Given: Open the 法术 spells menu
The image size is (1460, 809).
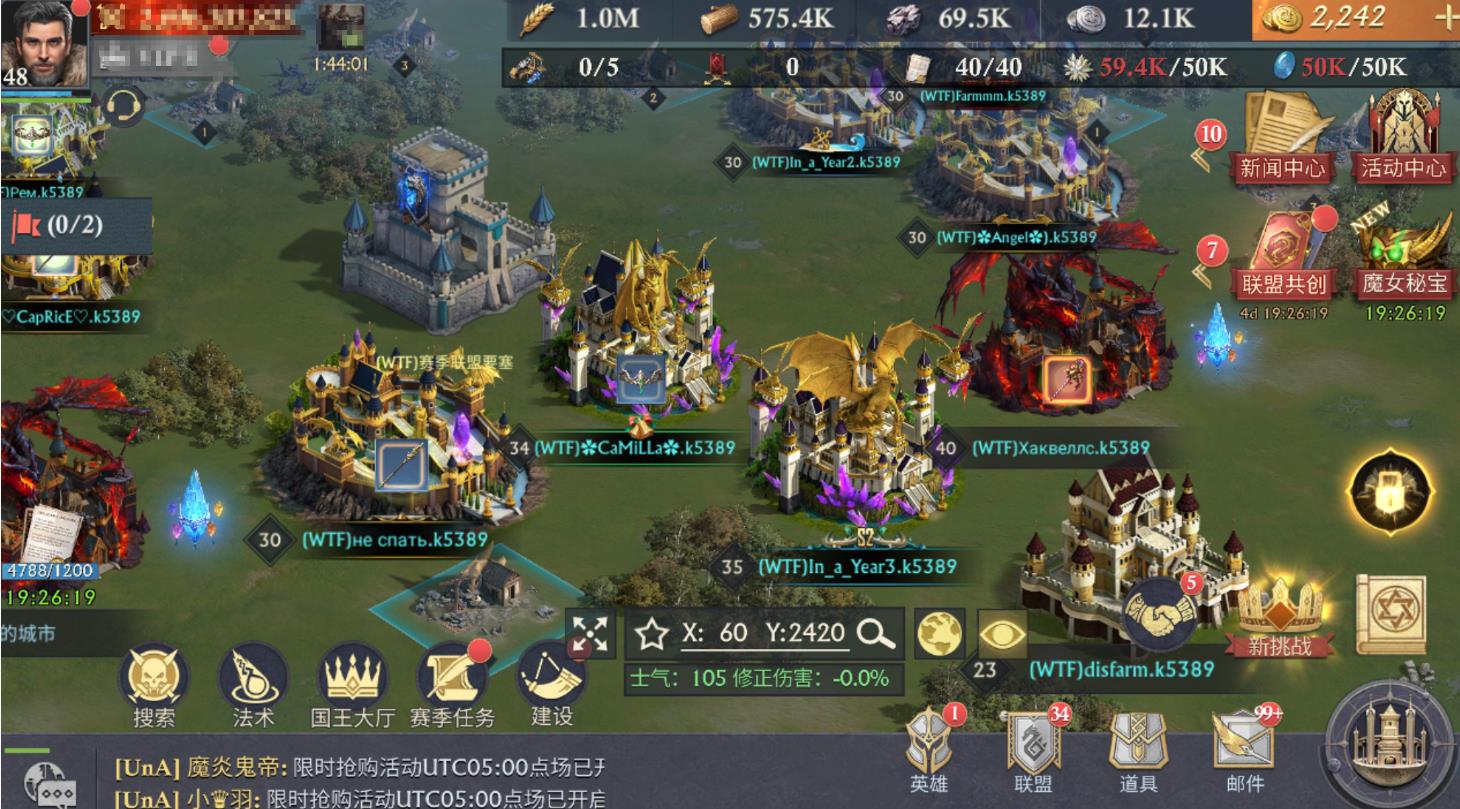Looking at the screenshot, I should (253, 685).
